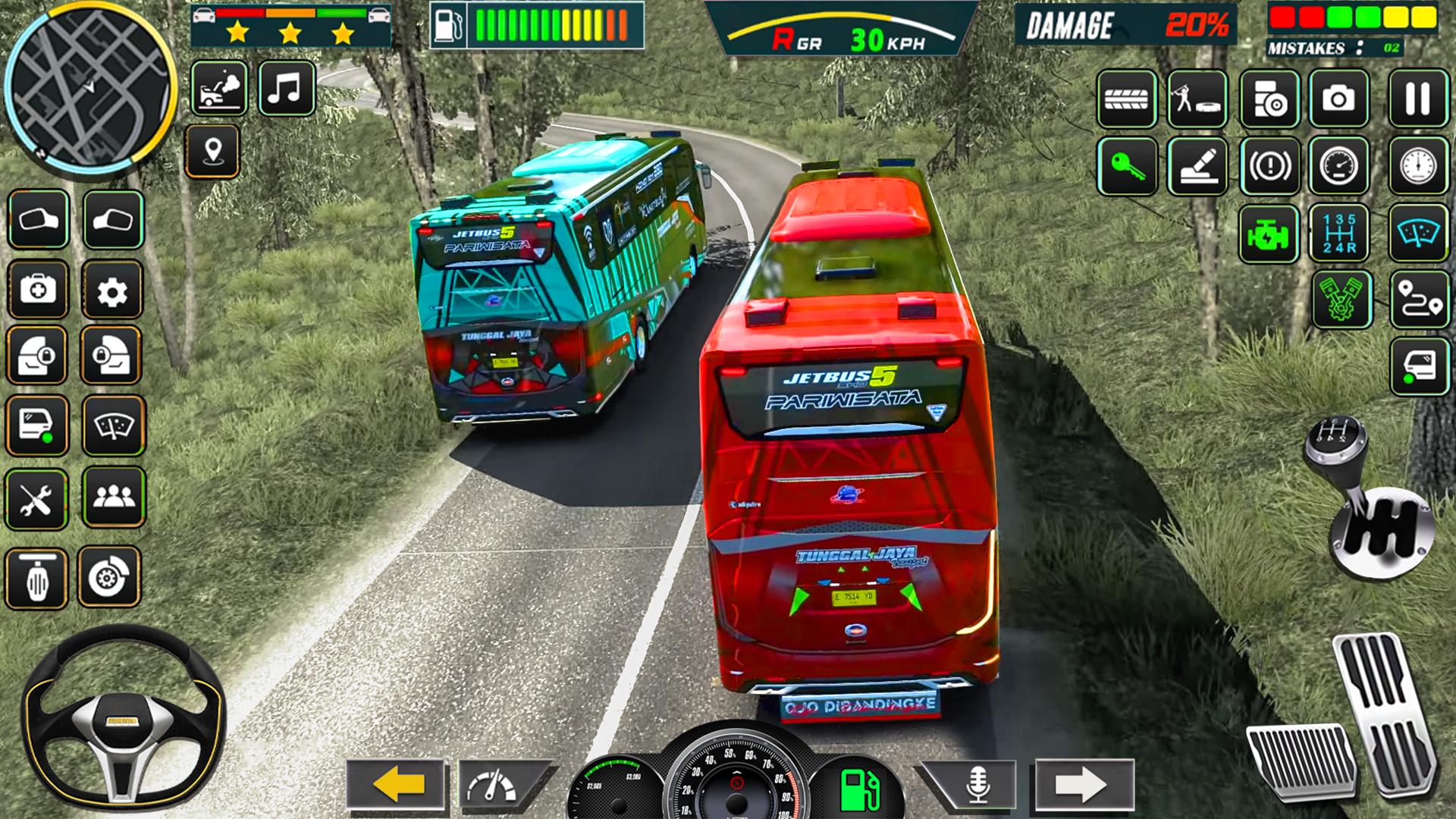Image resolution: width=1456 pixels, height=819 pixels.
Task: Toggle the windshield wiper button on right
Action: [1419, 233]
